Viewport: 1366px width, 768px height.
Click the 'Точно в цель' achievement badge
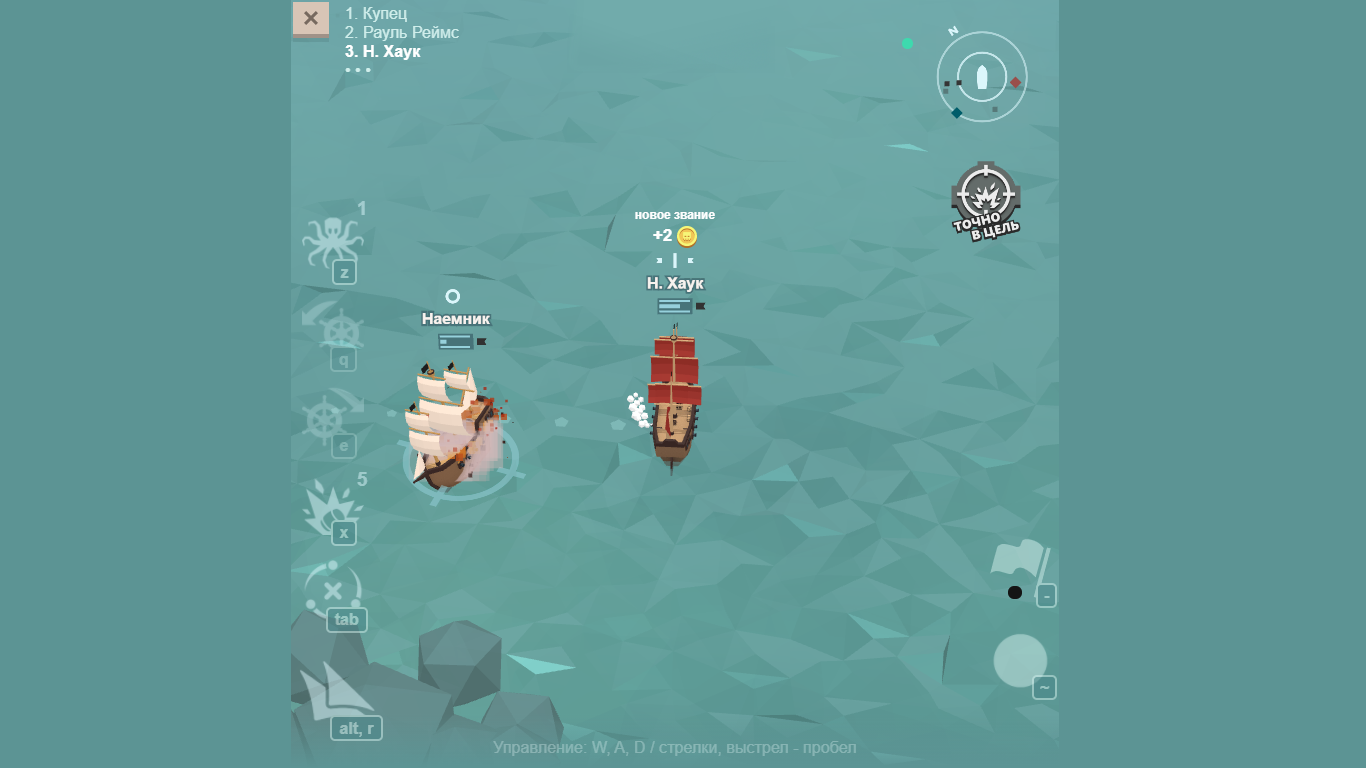click(985, 197)
